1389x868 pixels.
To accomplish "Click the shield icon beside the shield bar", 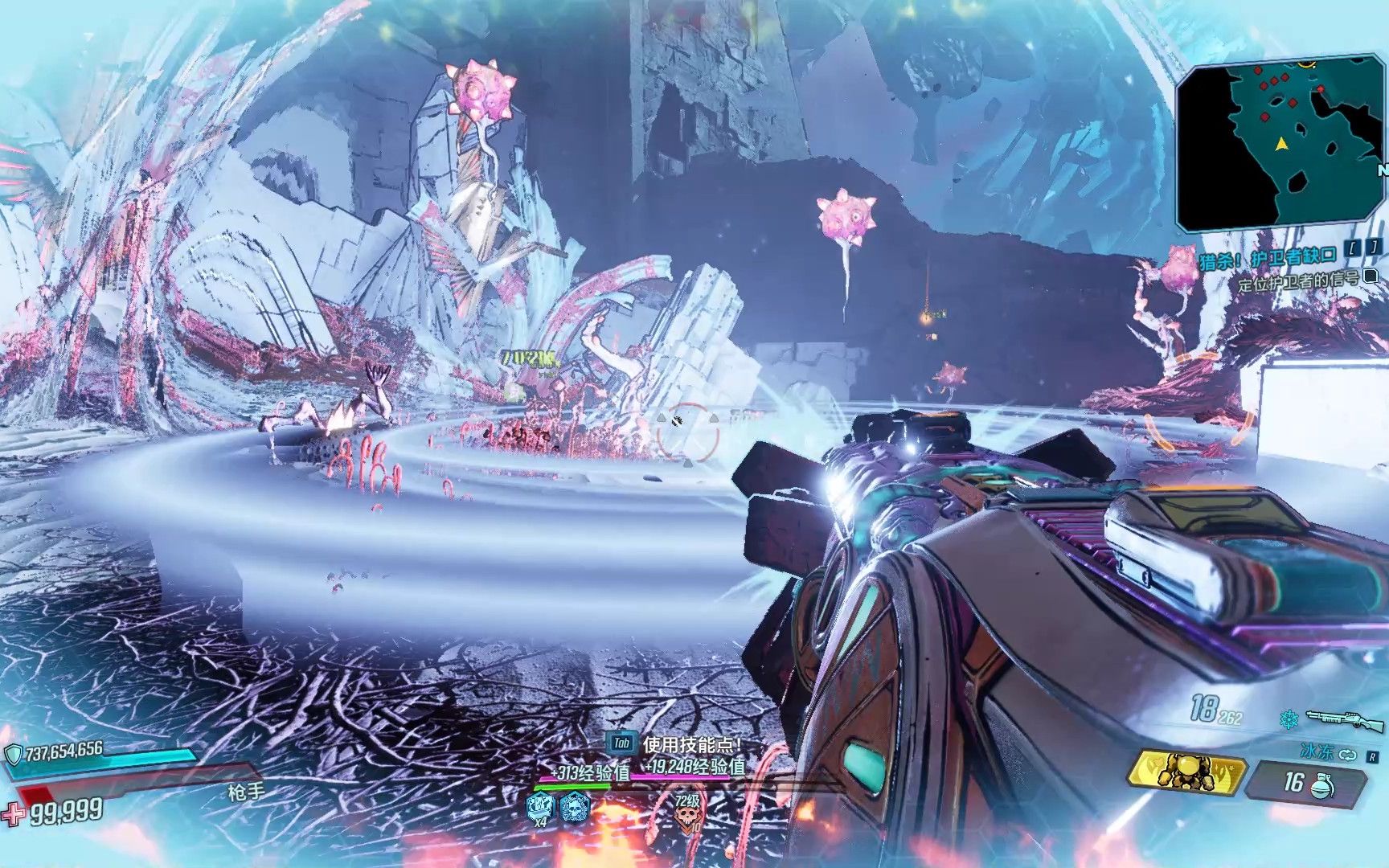I will point(14,754).
